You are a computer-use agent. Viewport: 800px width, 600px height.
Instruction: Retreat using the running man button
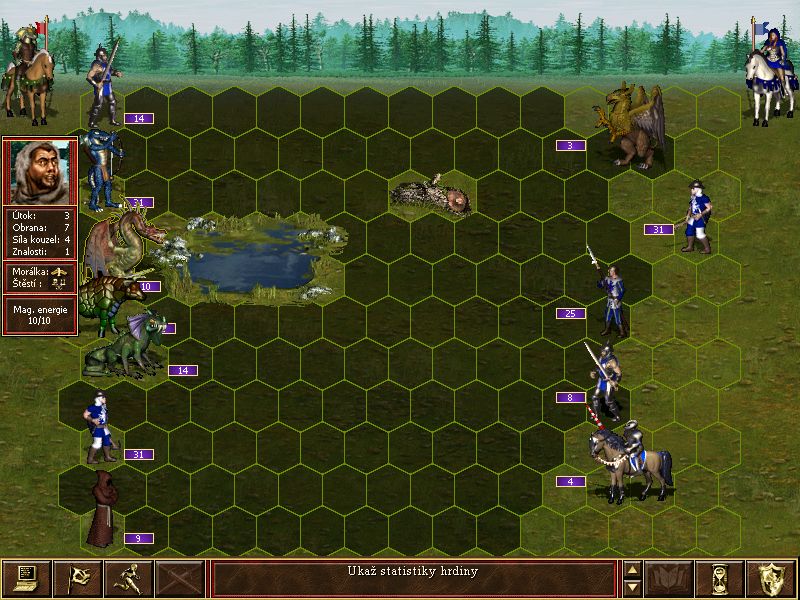pyautogui.click(x=129, y=578)
